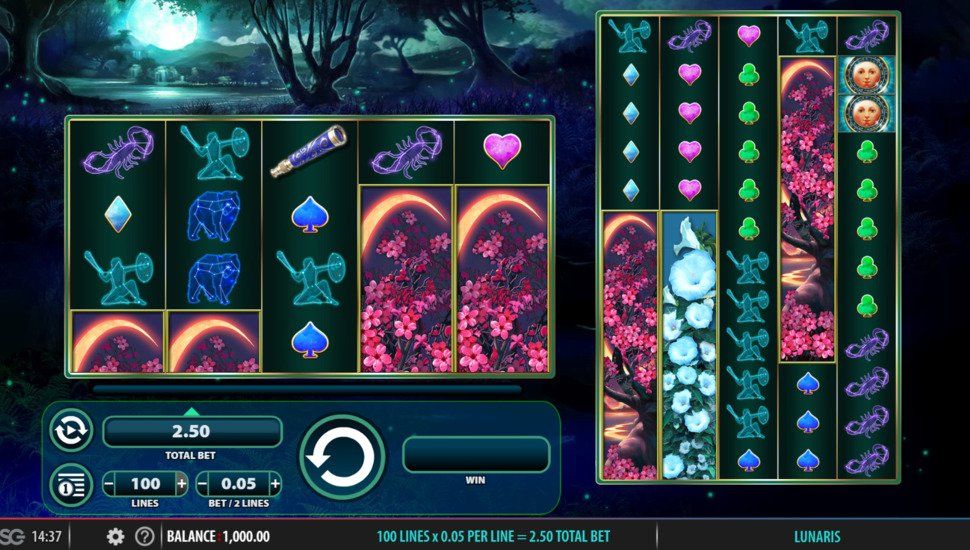
Task: Raise the bet per 2 lines
Action: tap(275, 485)
